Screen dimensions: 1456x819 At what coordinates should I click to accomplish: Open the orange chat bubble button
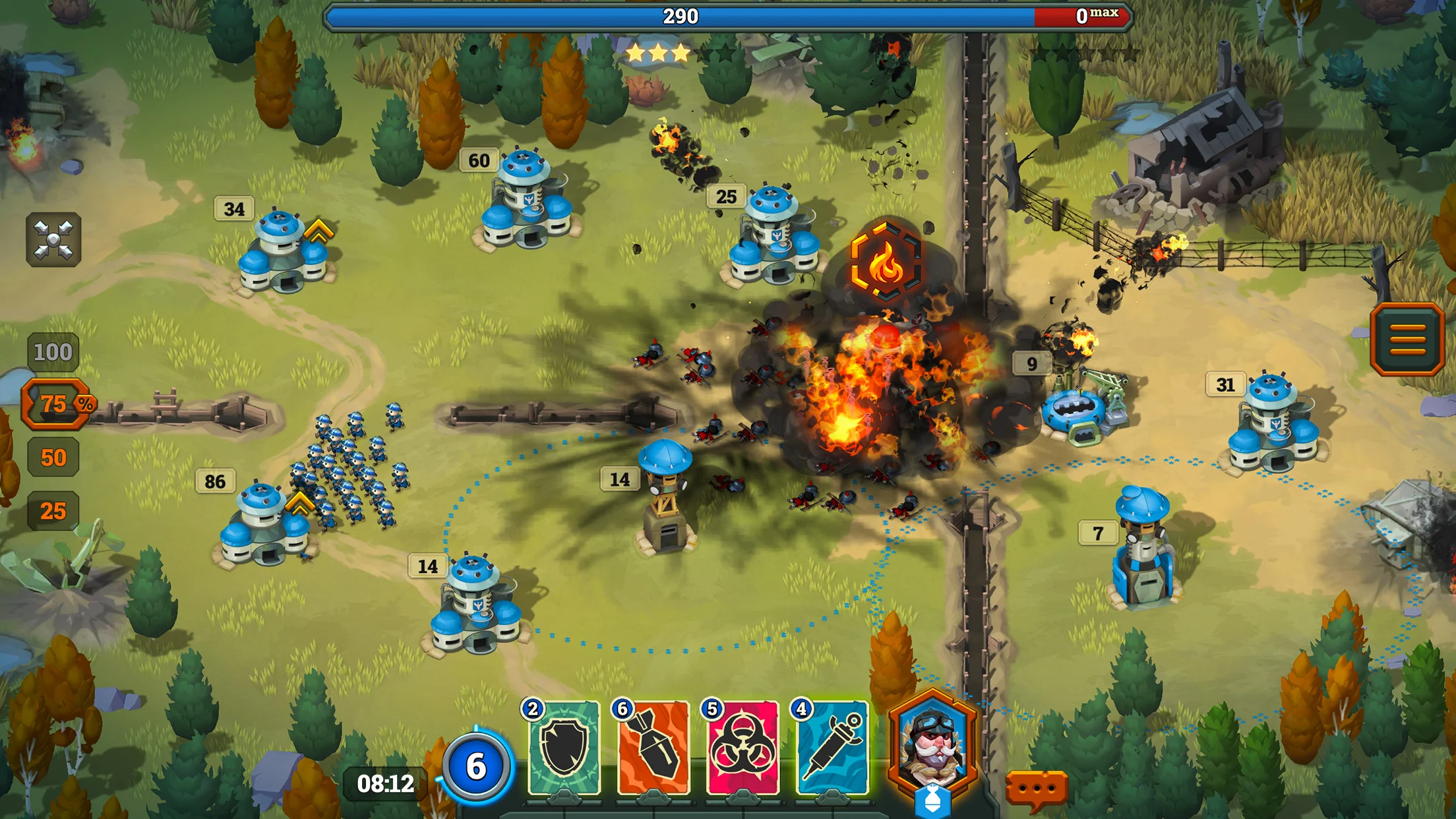(x=1036, y=788)
